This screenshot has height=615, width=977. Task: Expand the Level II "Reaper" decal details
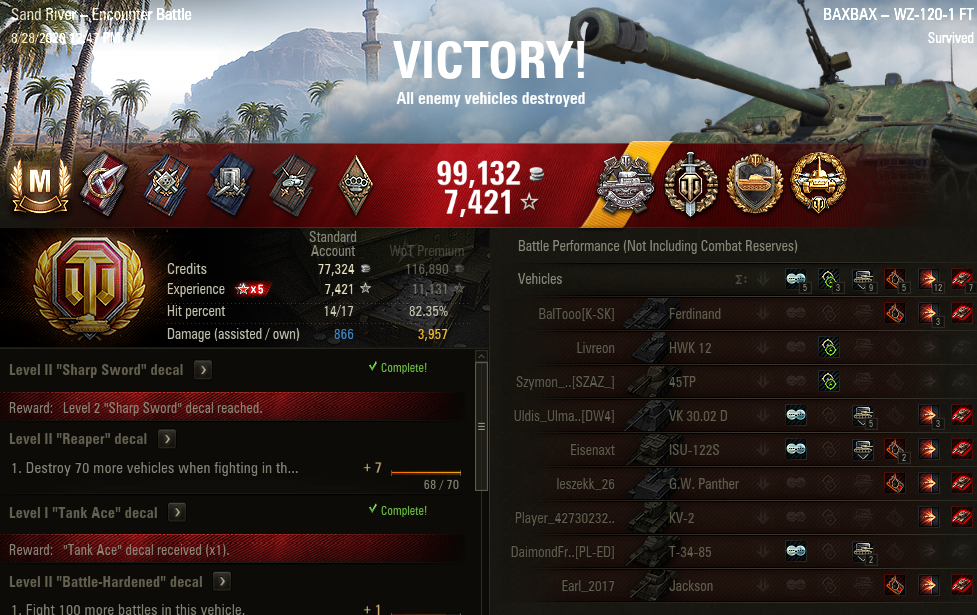[x=167, y=439]
